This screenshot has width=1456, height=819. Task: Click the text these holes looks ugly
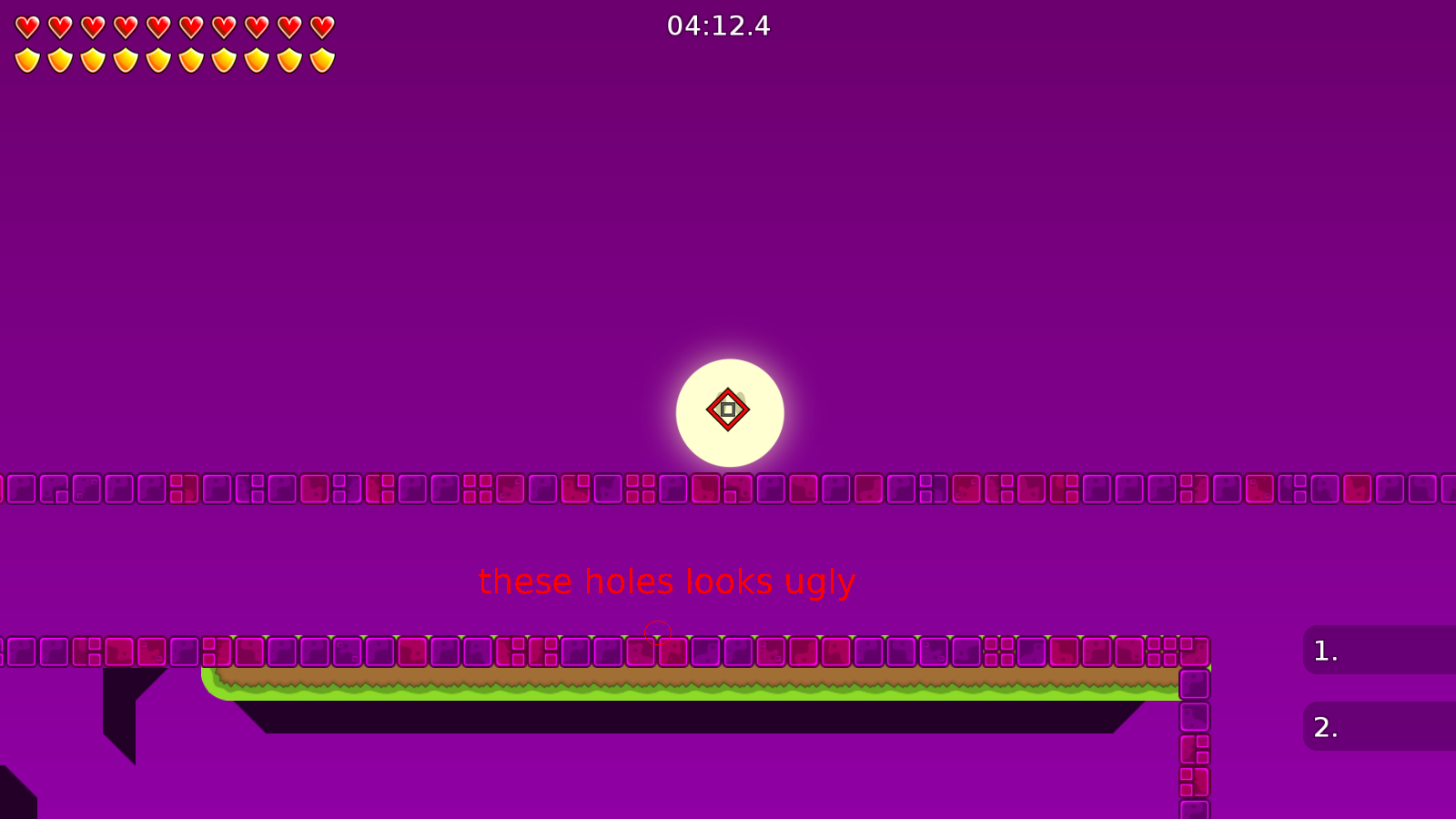(666, 581)
